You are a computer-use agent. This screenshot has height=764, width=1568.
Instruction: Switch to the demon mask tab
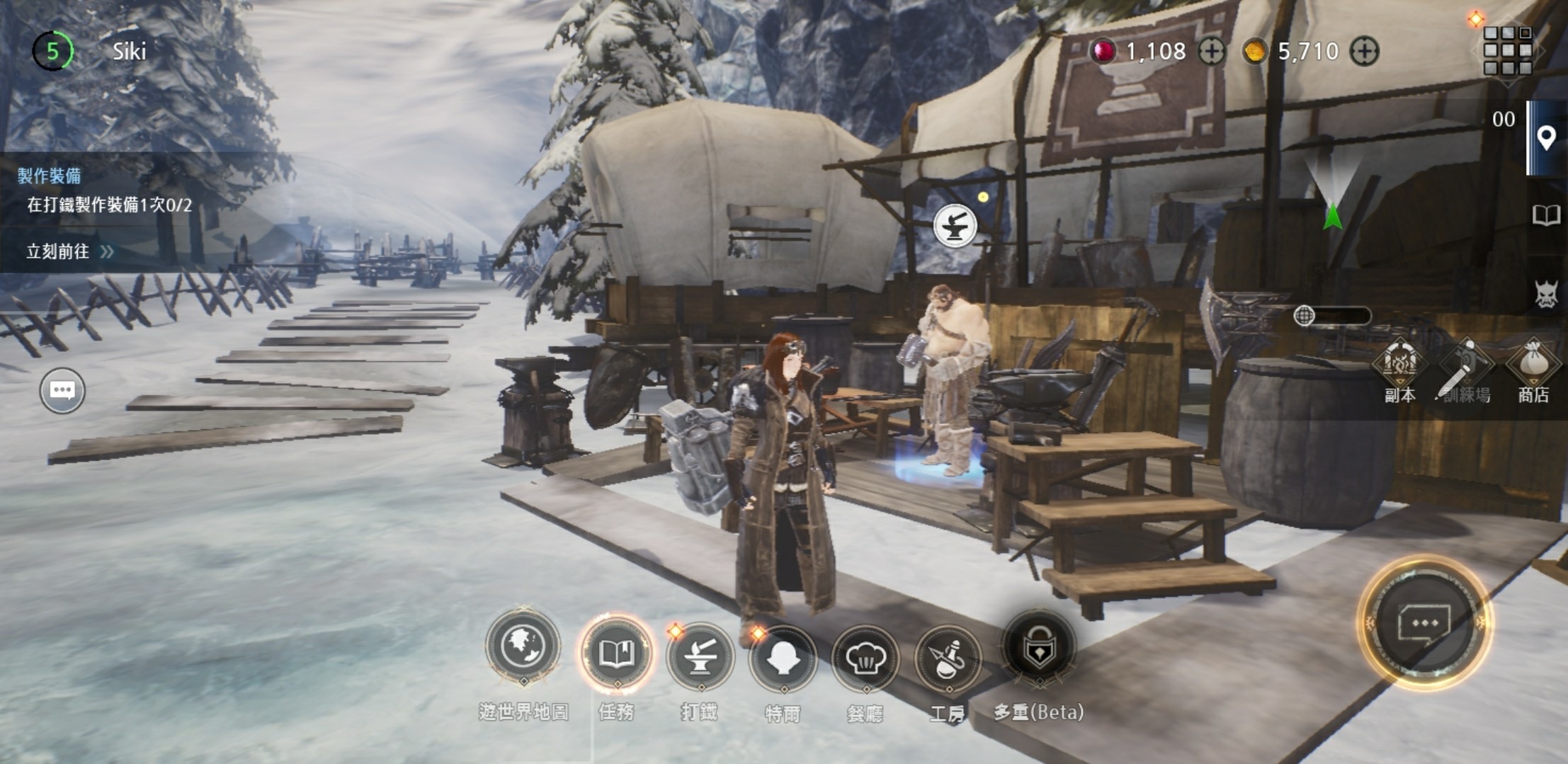(1546, 294)
